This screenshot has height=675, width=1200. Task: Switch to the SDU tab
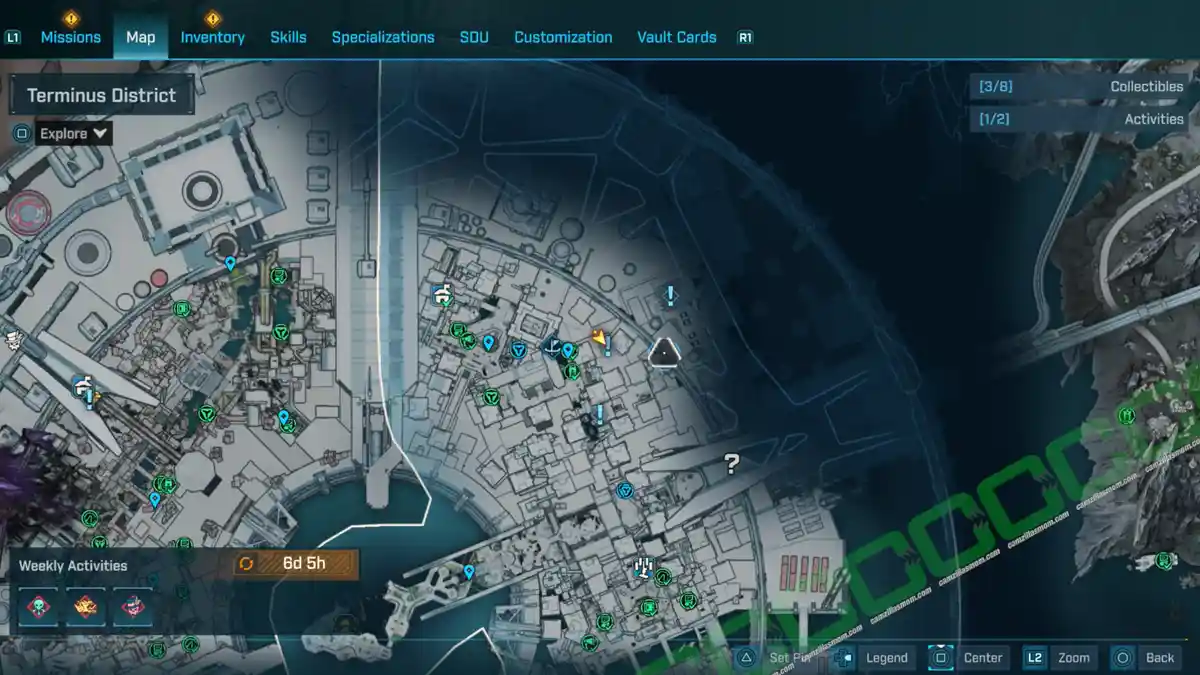(x=474, y=37)
